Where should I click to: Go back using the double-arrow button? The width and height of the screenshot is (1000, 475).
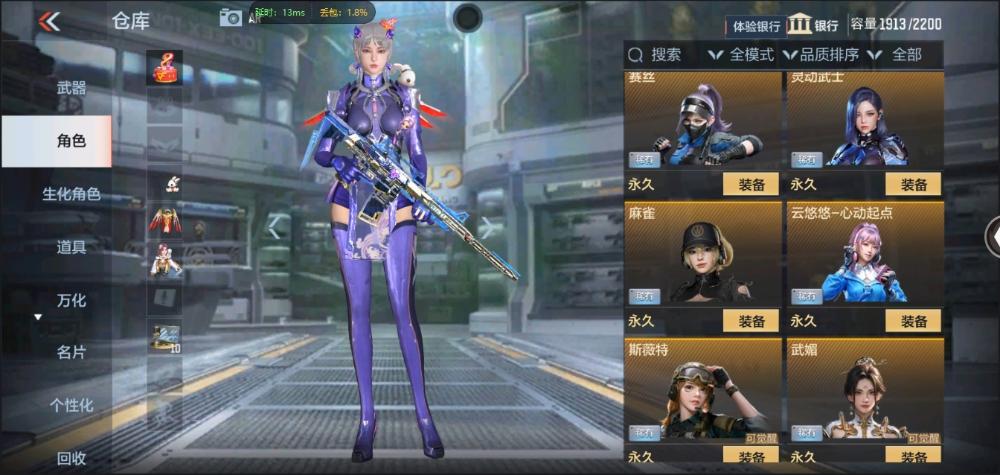[x=48, y=21]
